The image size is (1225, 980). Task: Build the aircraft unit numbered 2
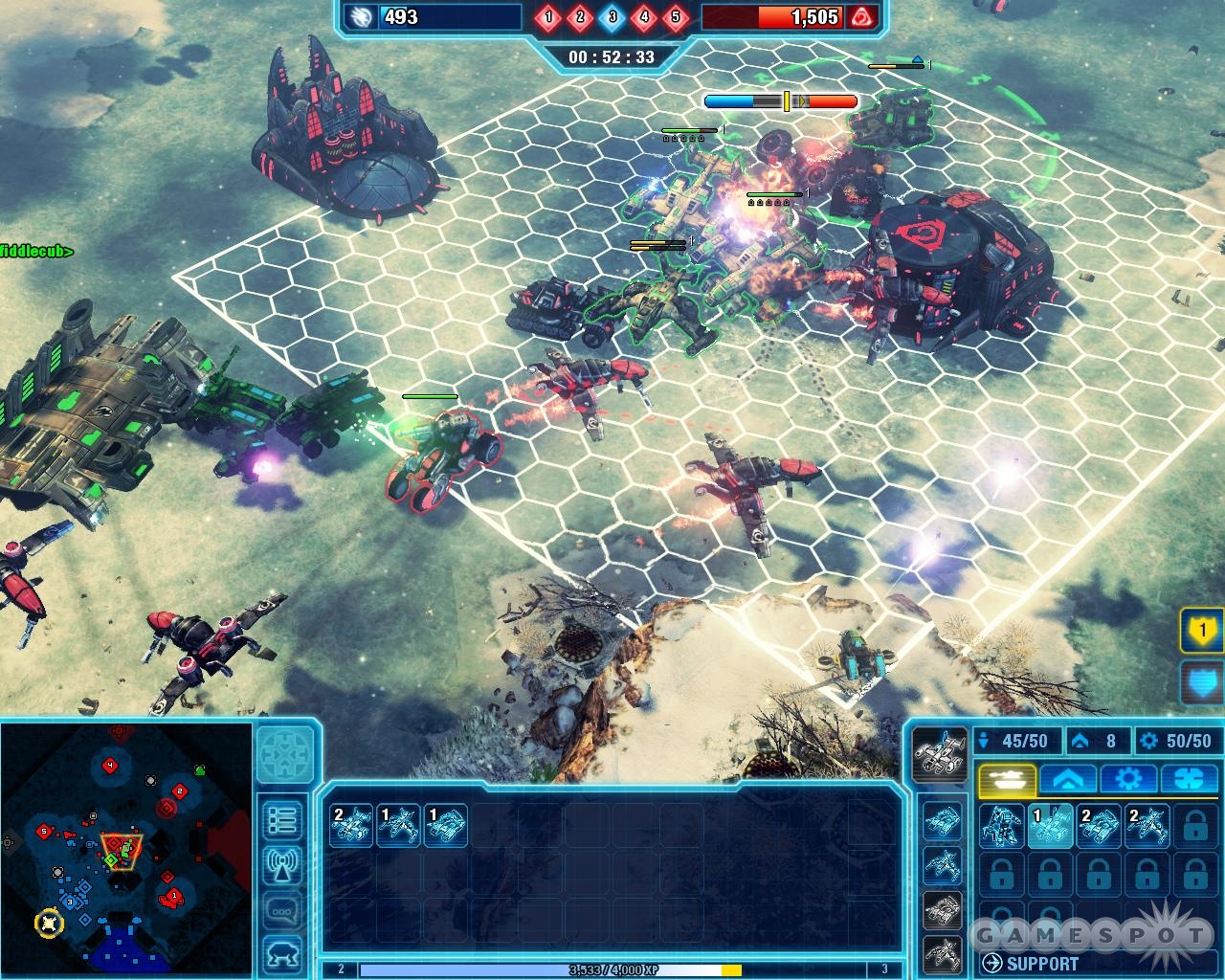[1147, 826]
